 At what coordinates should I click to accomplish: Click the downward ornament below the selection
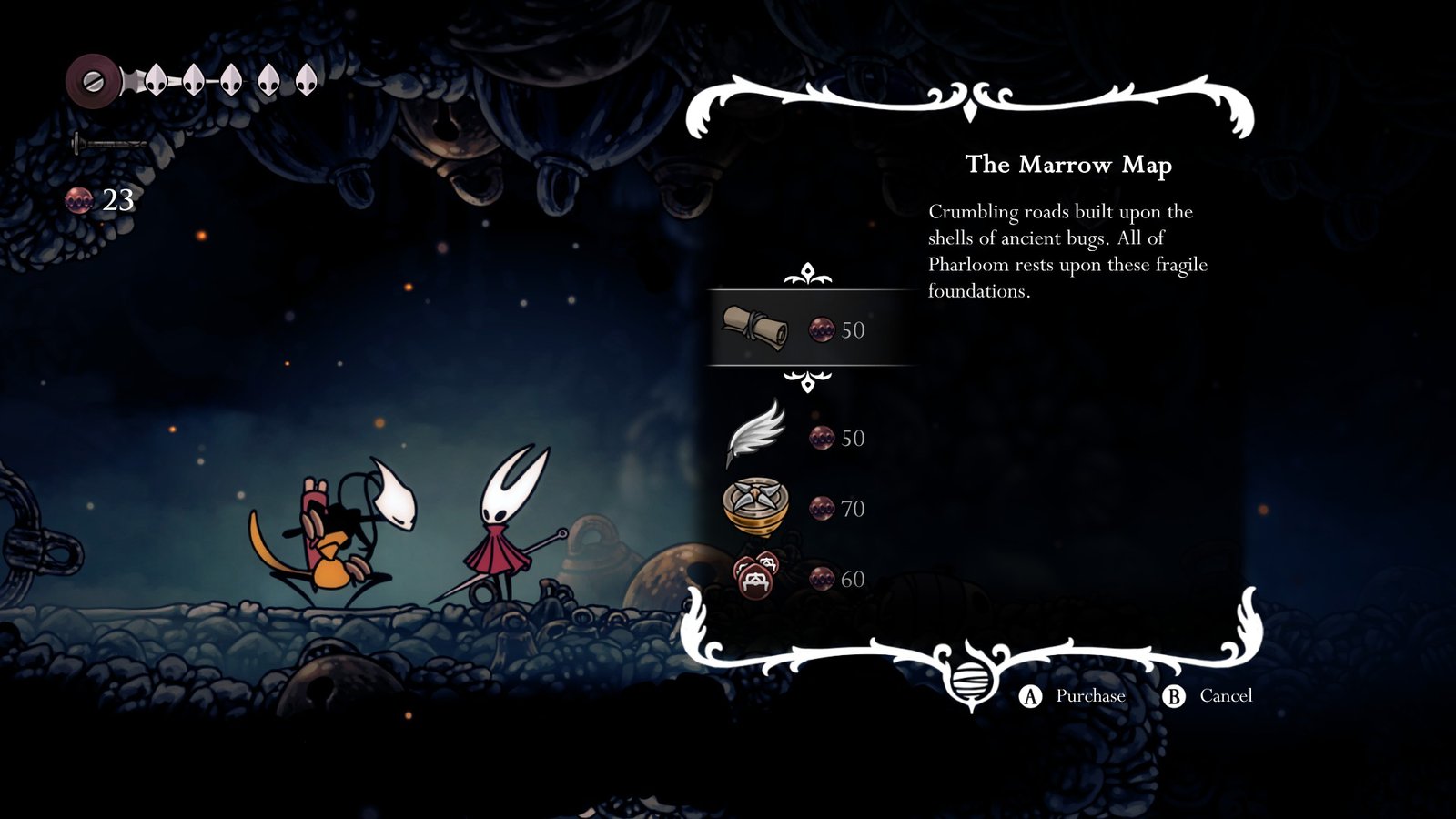point(806,382)
